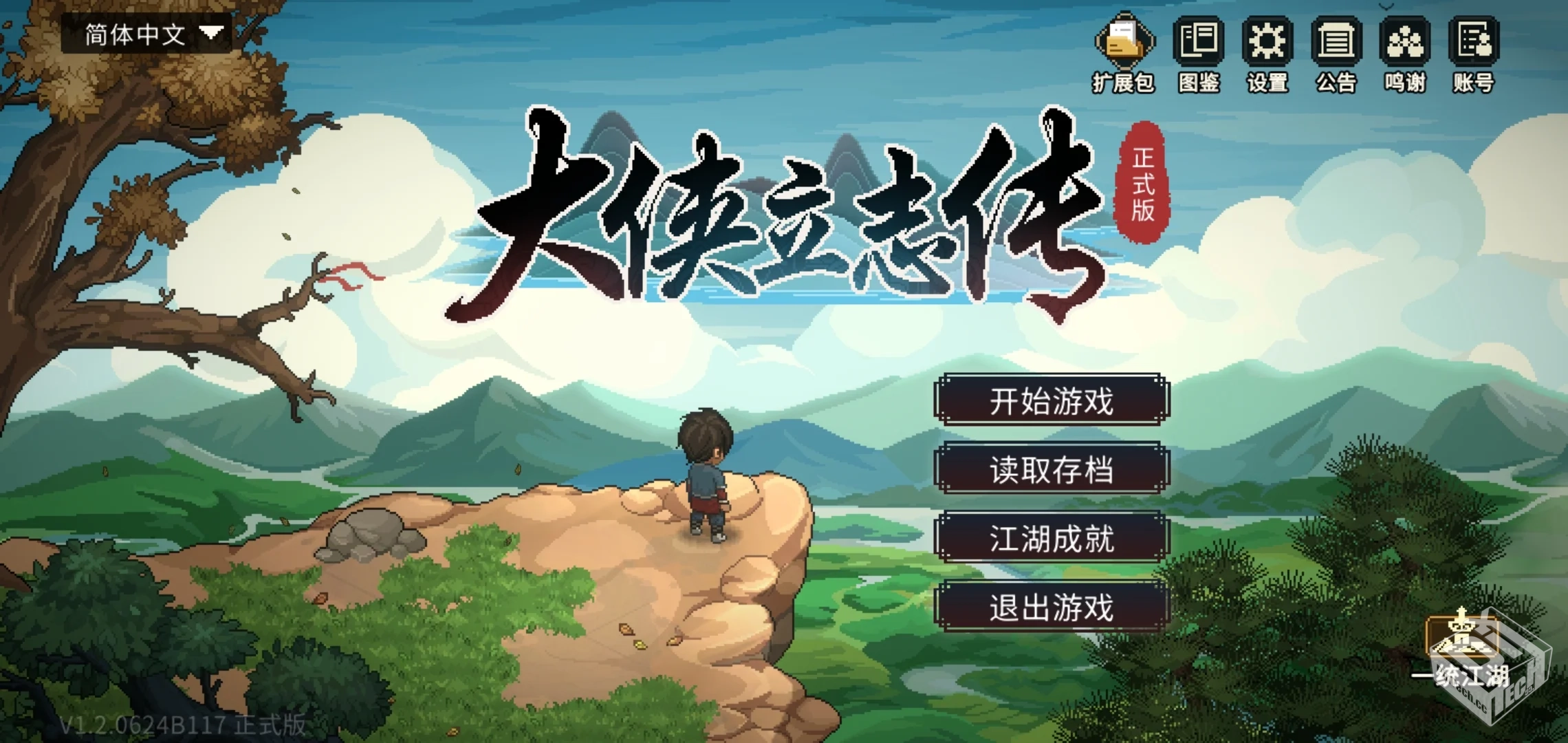View the 公告 announcements
The width and height of the screenshot is (1568, 743).
(1337, 43)
